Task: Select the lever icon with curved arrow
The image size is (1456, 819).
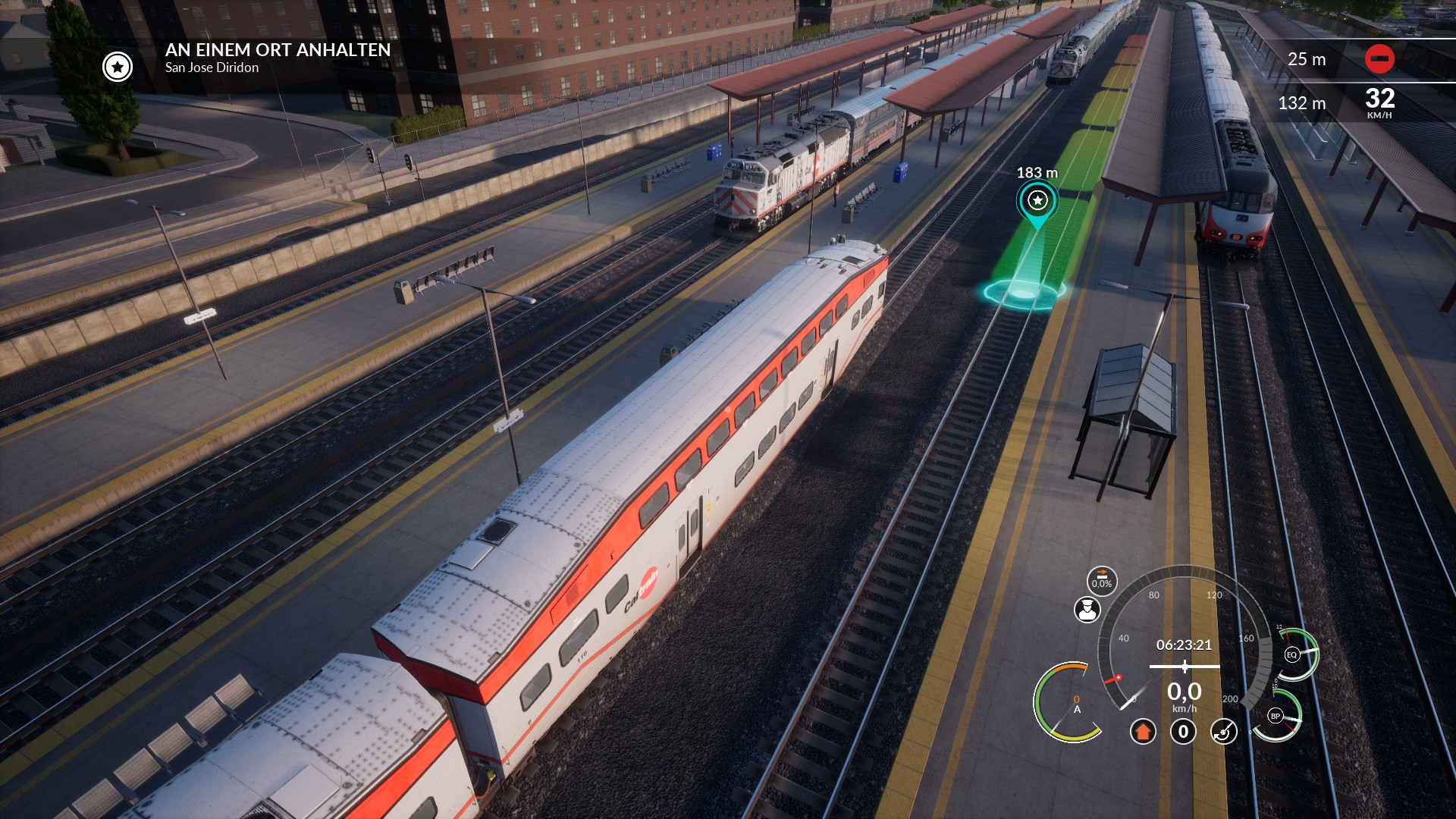Action: pyautogui.click(x=1224, y=732)
